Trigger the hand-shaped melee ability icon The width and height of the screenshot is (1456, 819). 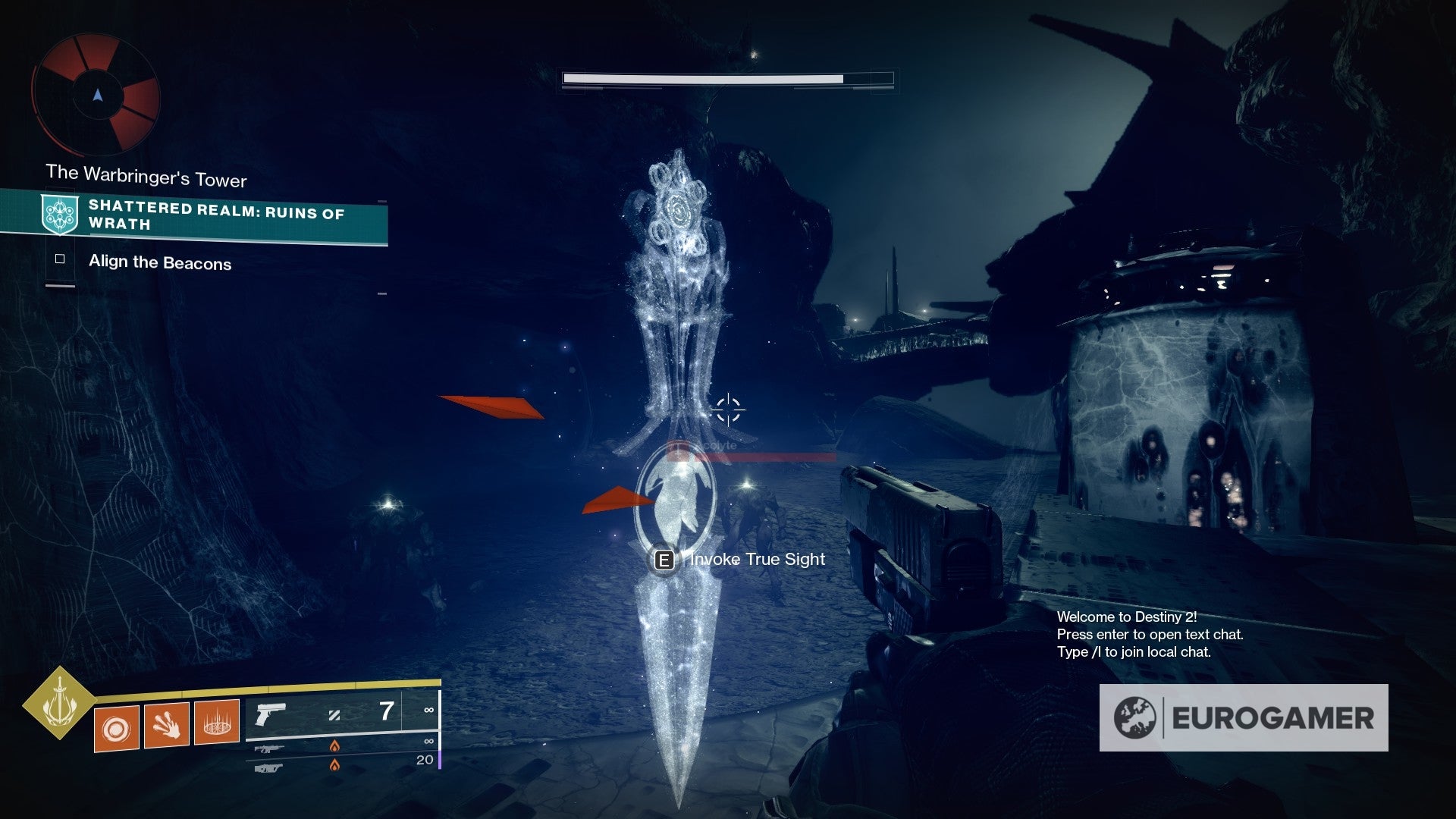click(x=166, y=725)
